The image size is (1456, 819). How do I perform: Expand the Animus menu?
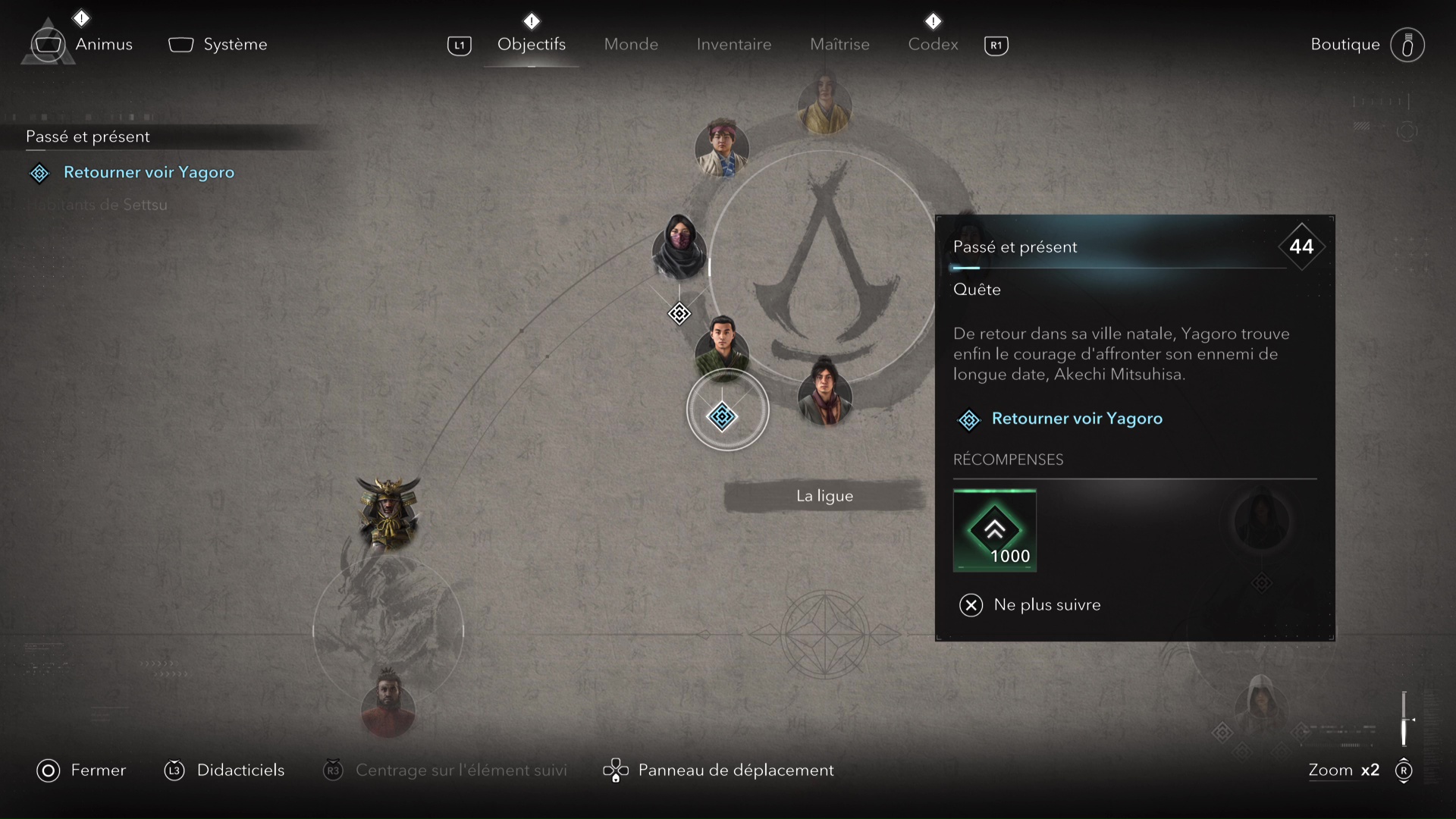[104, 44]
